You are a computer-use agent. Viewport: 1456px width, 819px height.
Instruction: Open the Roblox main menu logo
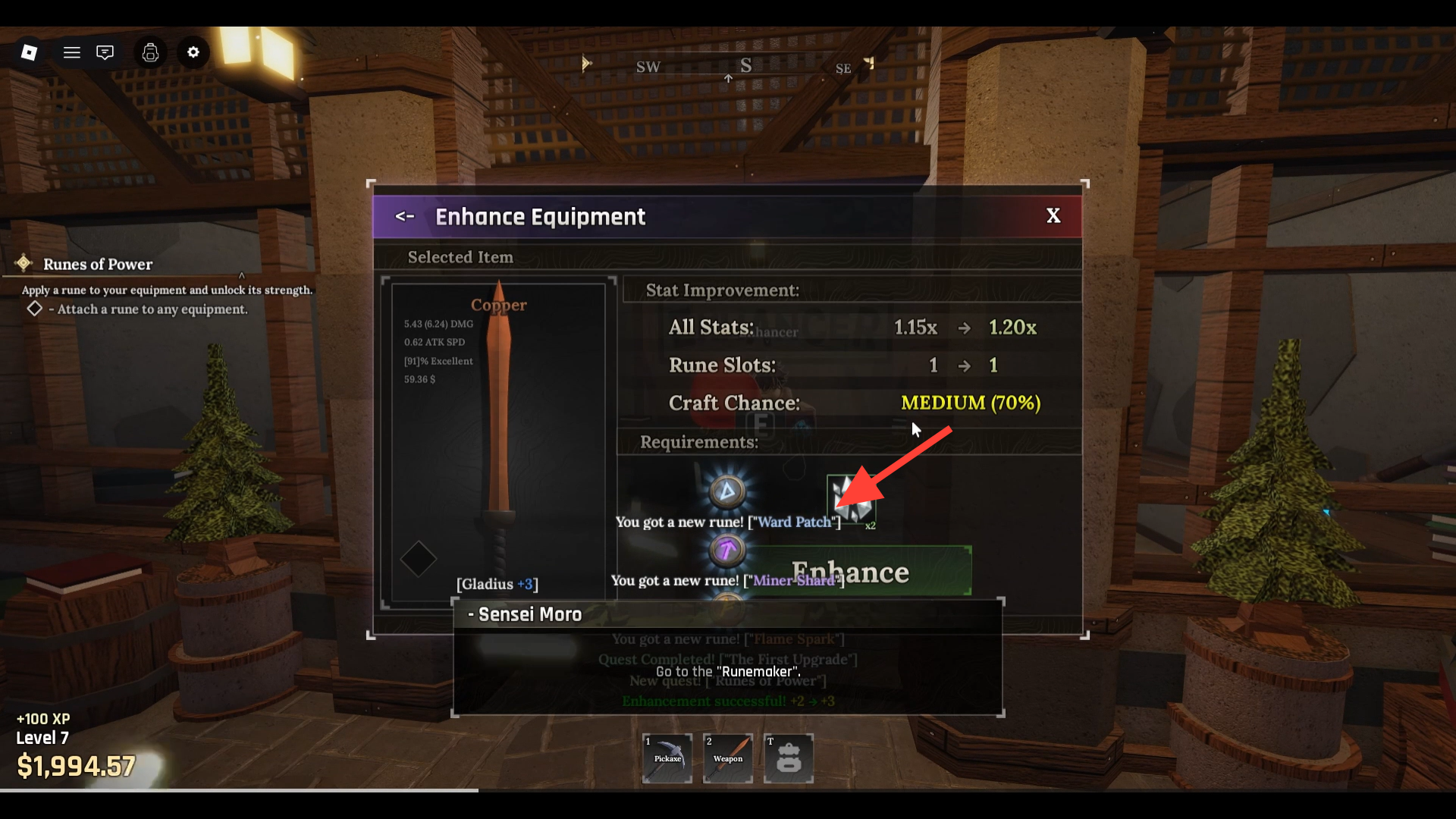[30, 52]
